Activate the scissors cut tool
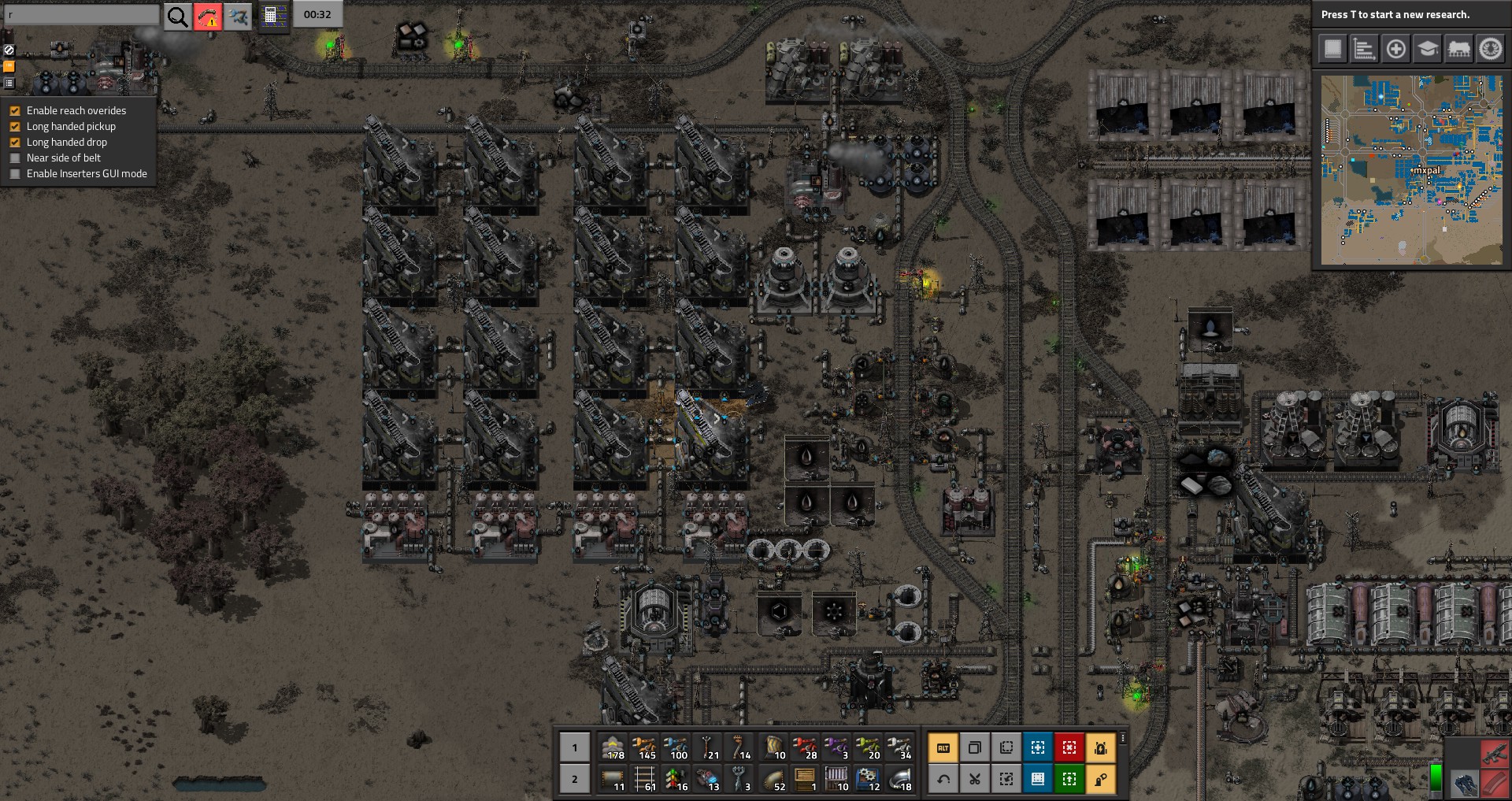Image resolution: width=1512 pixels, height=801 pixels. click(975, 779)
